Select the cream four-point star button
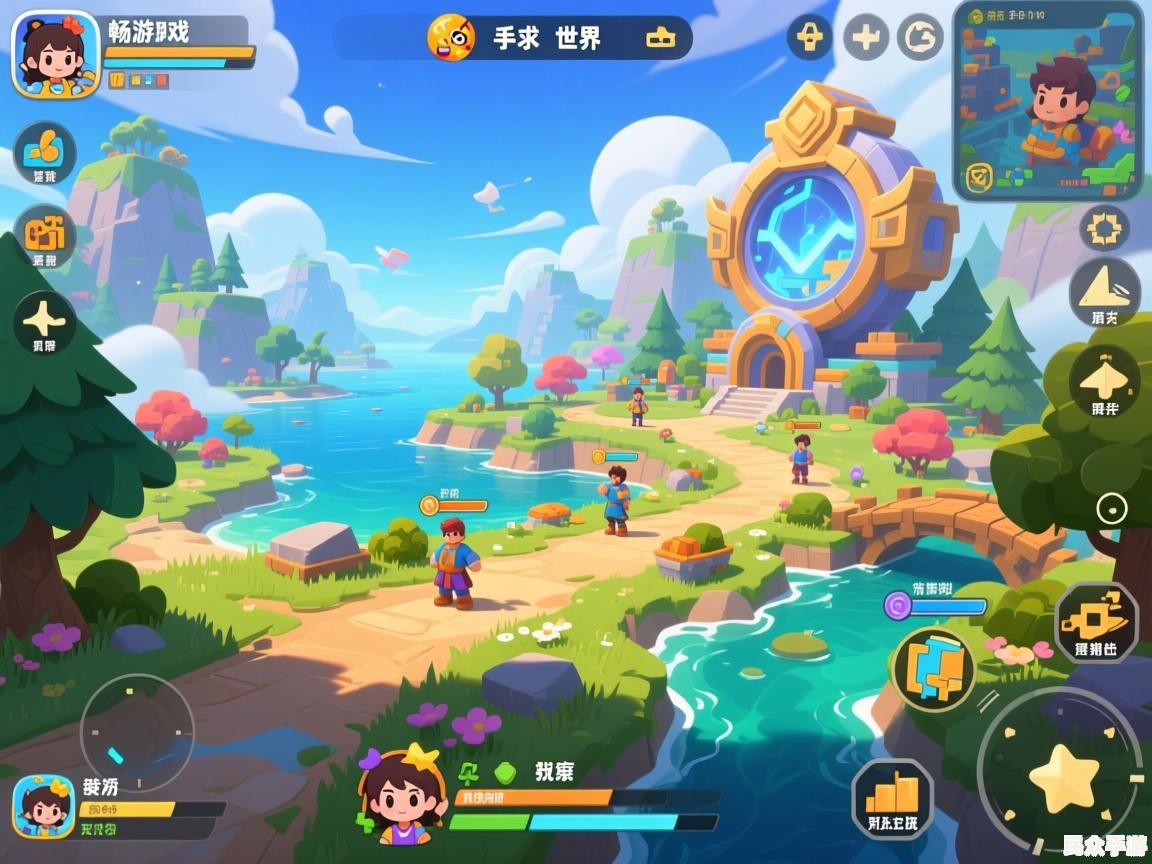The height and width of the screenshot is (864, 1152). [x=45, y=322]
